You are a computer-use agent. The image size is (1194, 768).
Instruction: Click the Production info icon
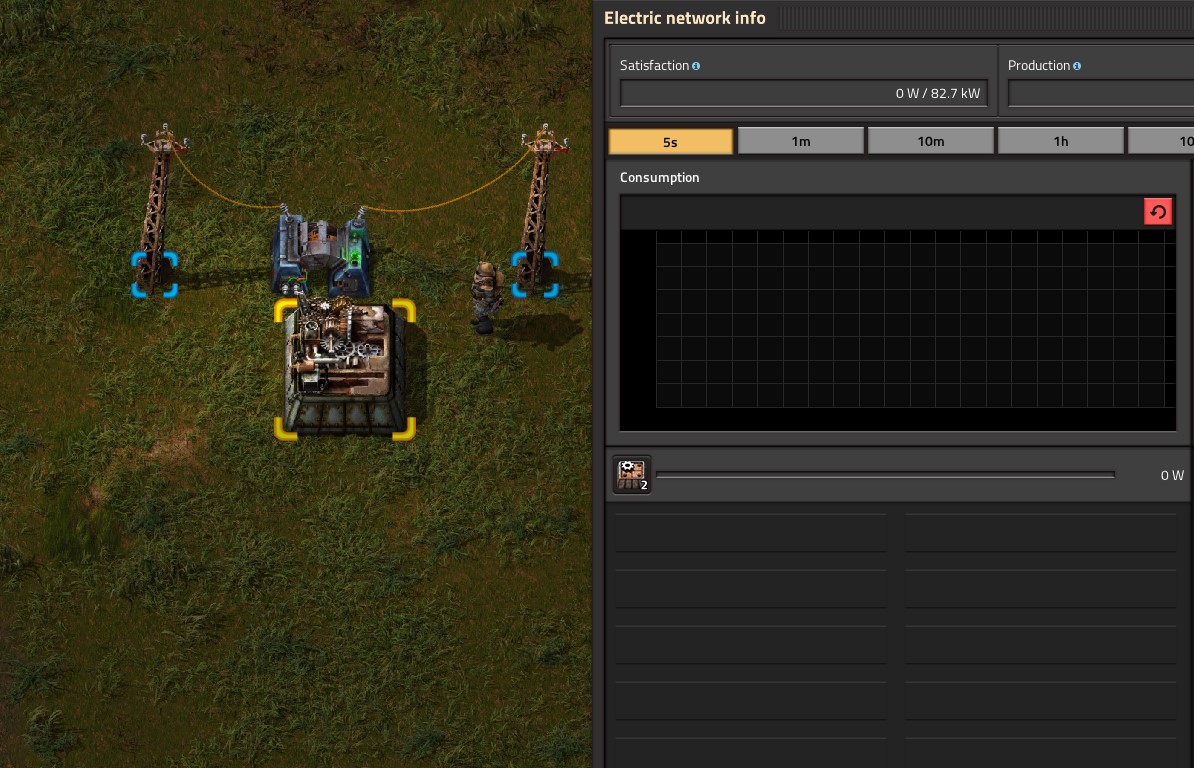1077,66
